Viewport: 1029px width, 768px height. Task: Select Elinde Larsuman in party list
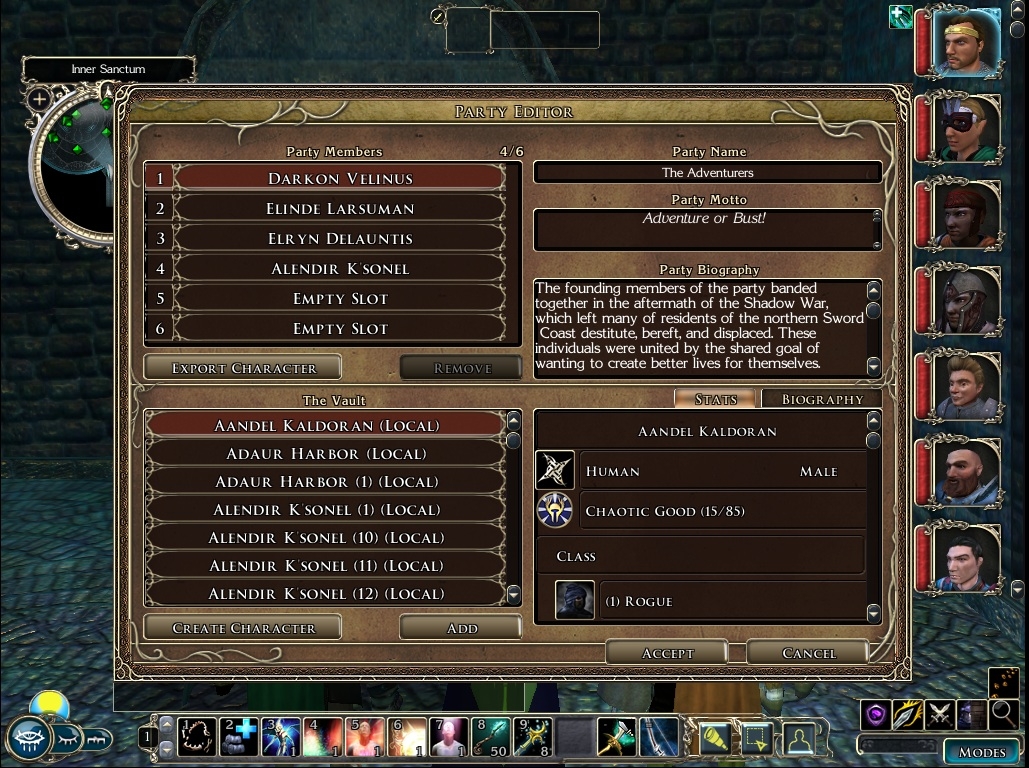click(x=340, y=209)
